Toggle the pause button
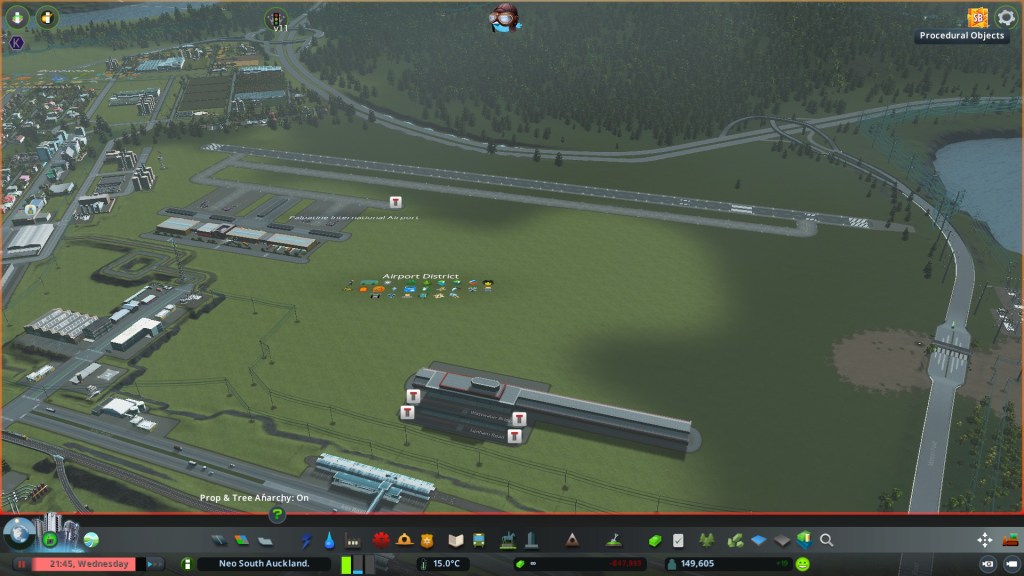Screen dimensions: 1024x576 point(20,564)
